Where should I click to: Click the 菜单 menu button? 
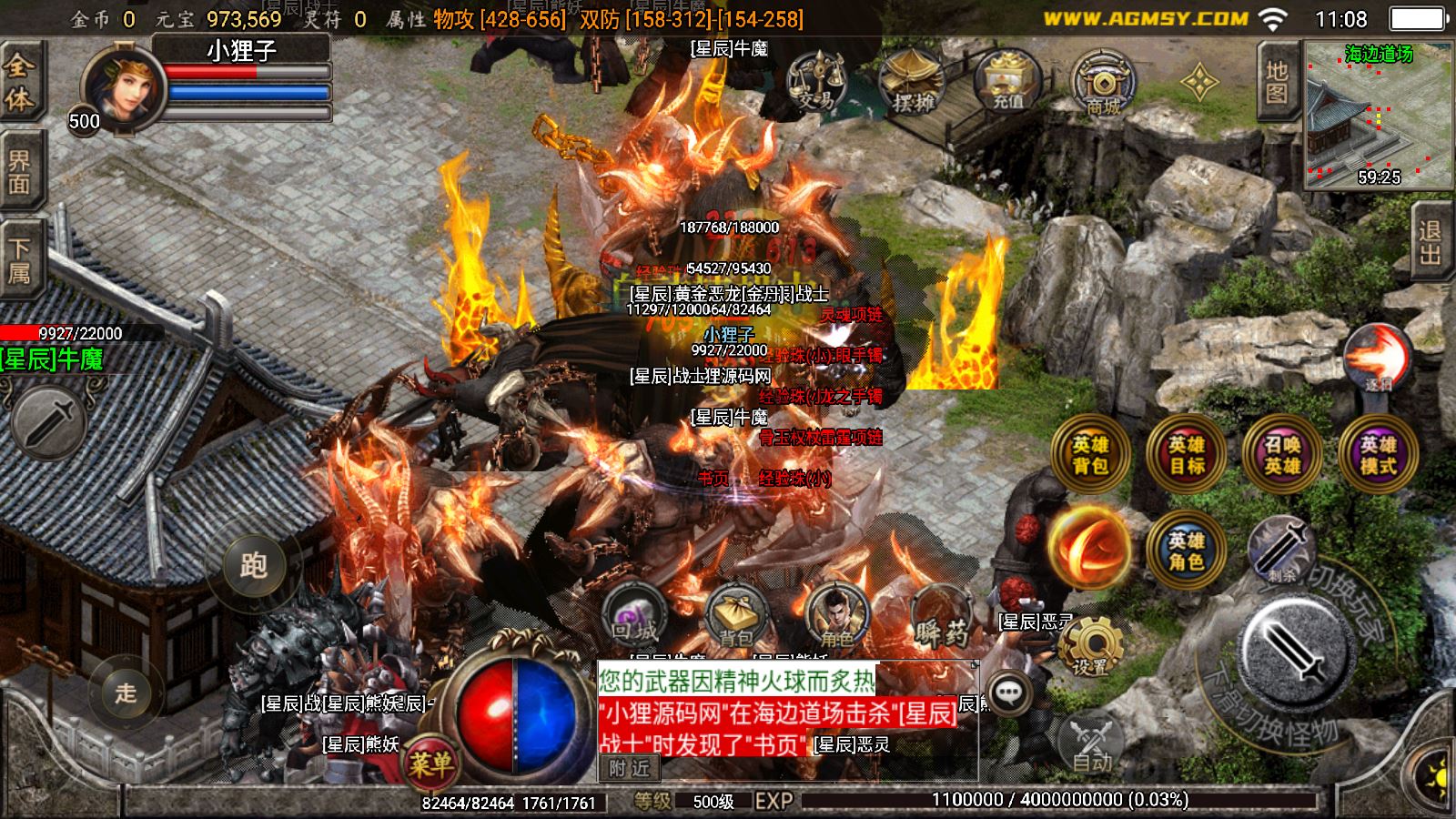[431, 763]
